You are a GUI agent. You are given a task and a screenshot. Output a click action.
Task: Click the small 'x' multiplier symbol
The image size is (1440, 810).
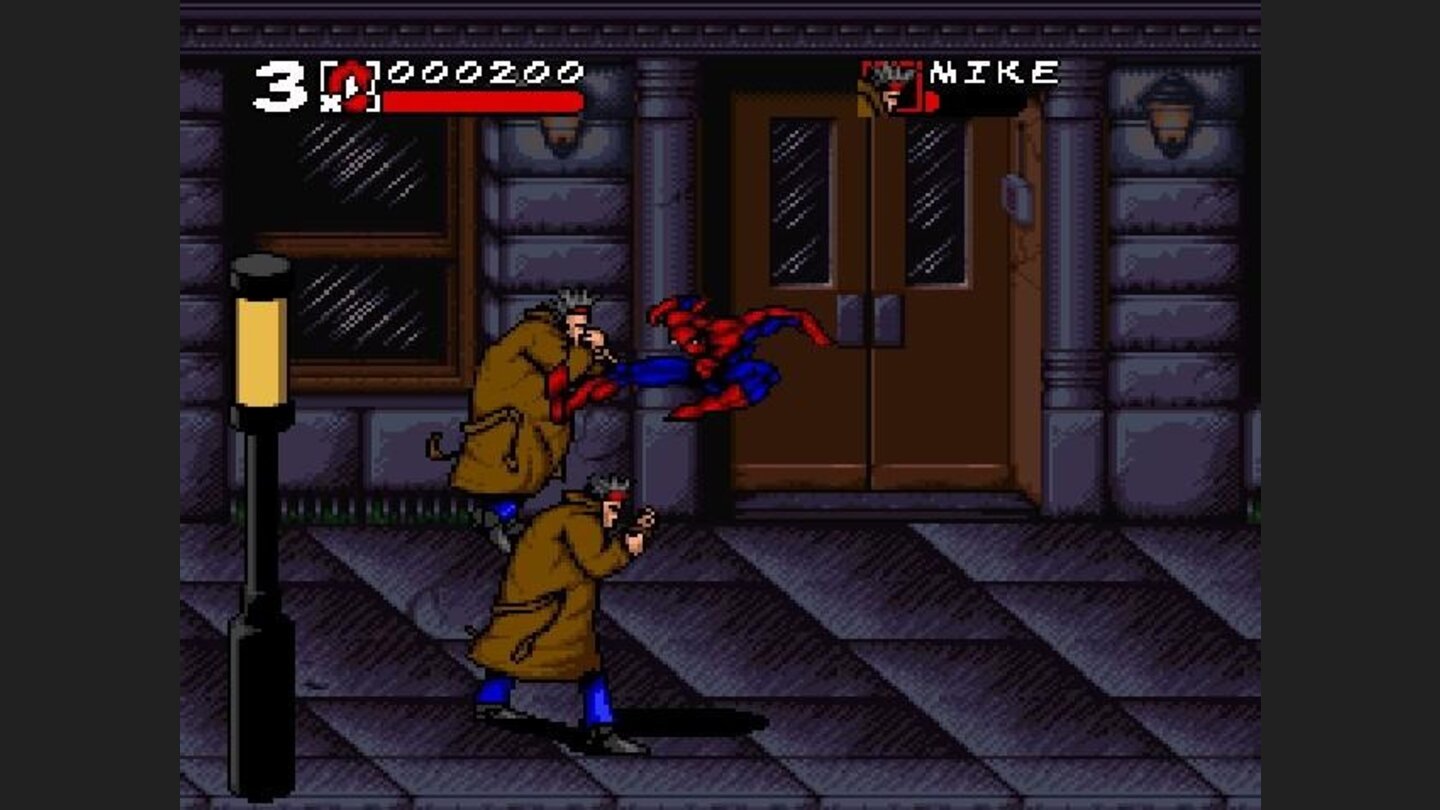[x=331, y=102]
